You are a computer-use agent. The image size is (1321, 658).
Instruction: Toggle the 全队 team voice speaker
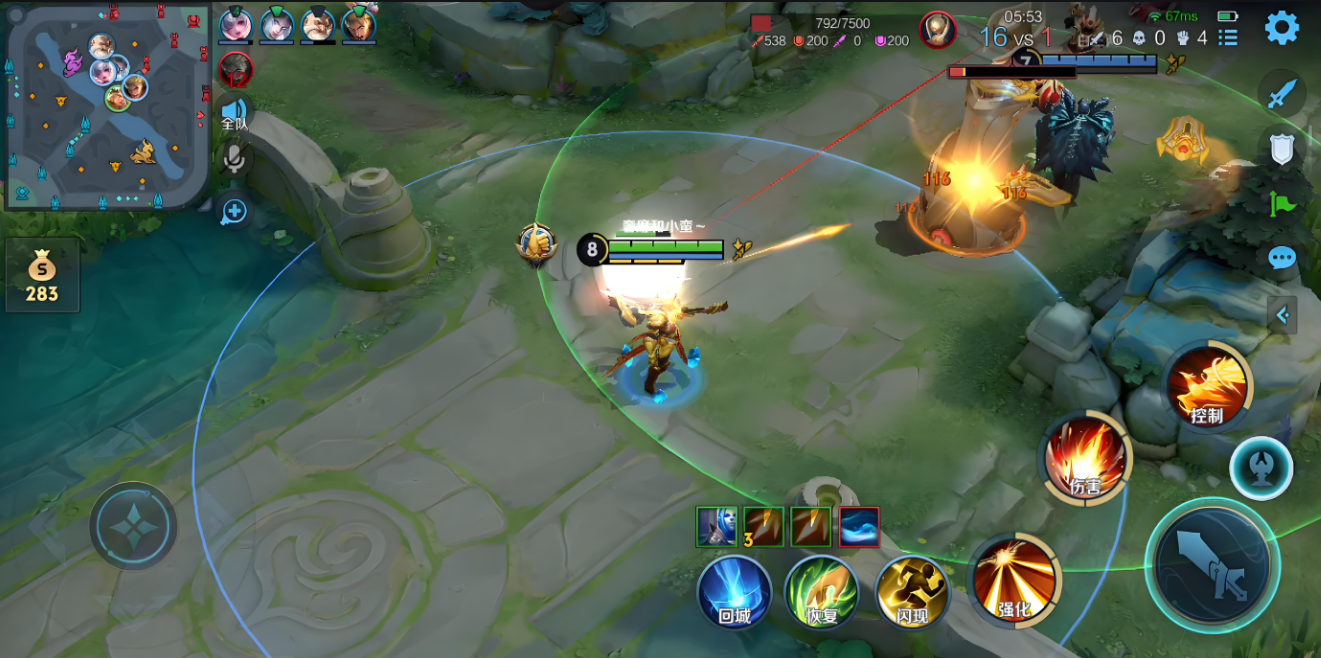pyautogui.click(x=234, y=113)
